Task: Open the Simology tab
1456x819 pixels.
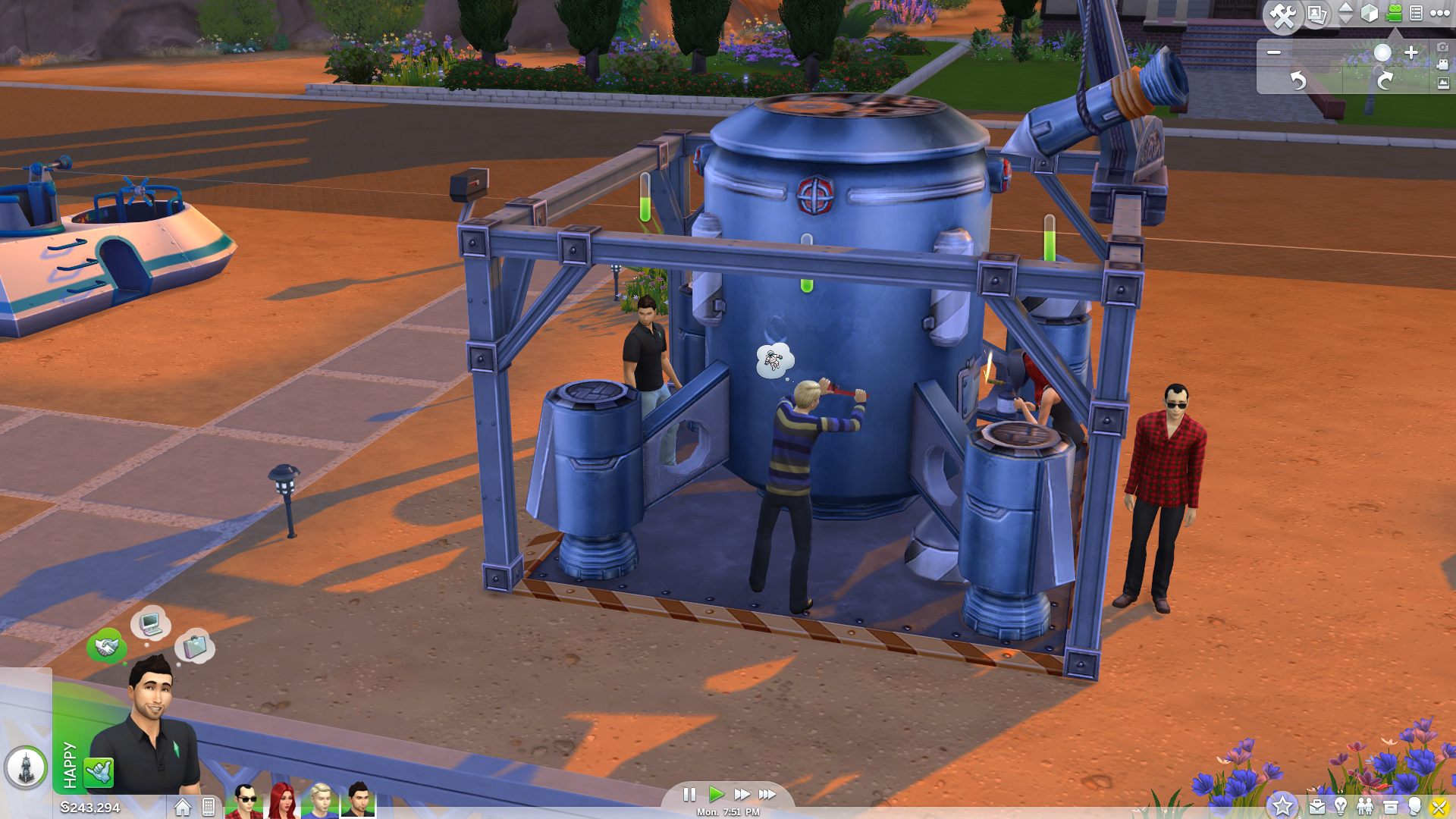Action: coord(1414,806)
